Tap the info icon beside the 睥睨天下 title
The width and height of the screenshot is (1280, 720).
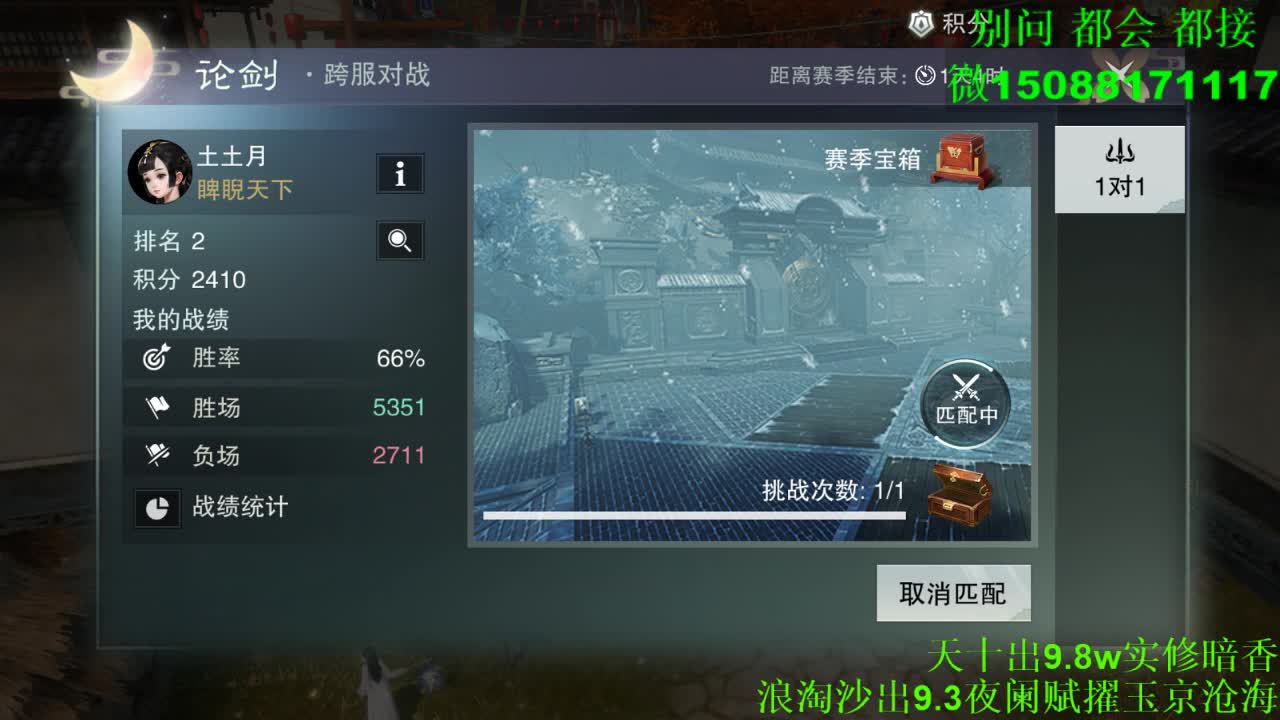pos(399,174)
